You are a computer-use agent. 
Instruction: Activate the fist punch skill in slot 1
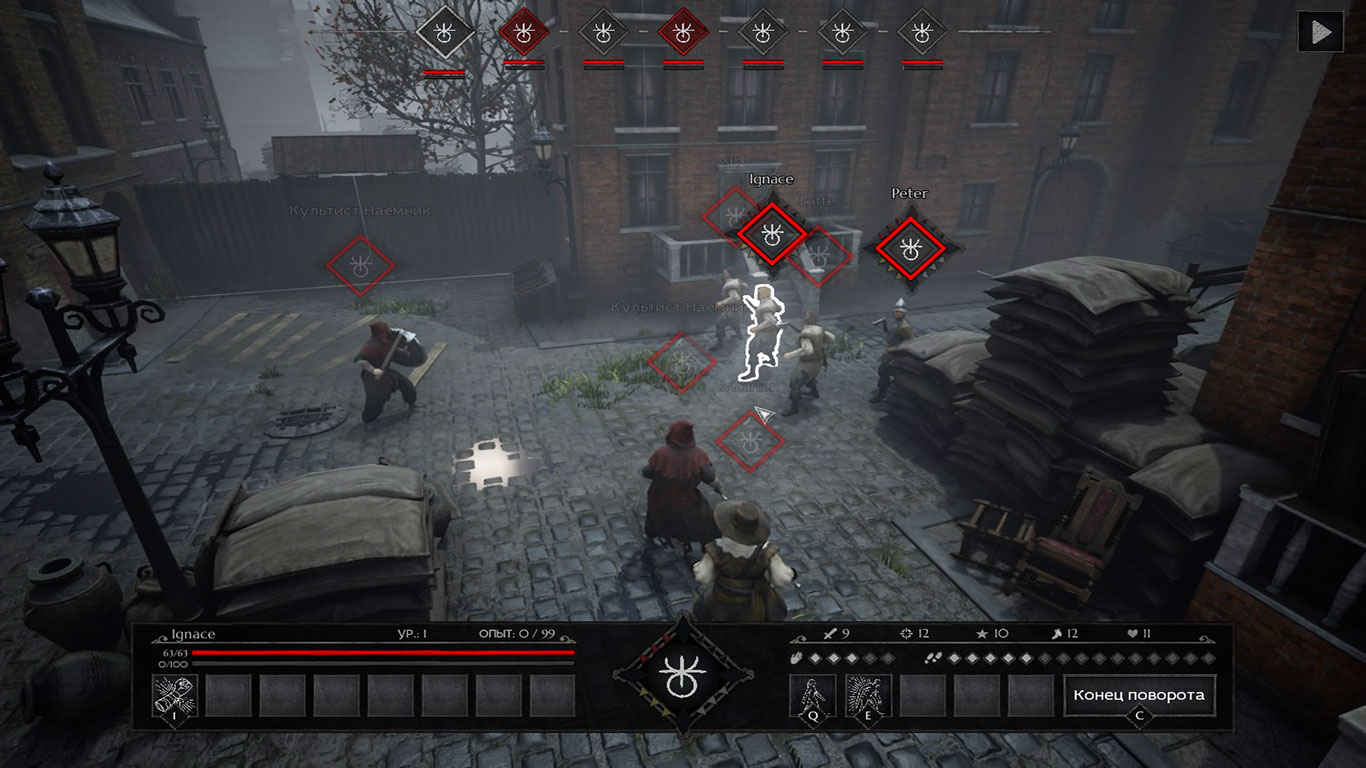pyautogui.click(x=174, y=695)
